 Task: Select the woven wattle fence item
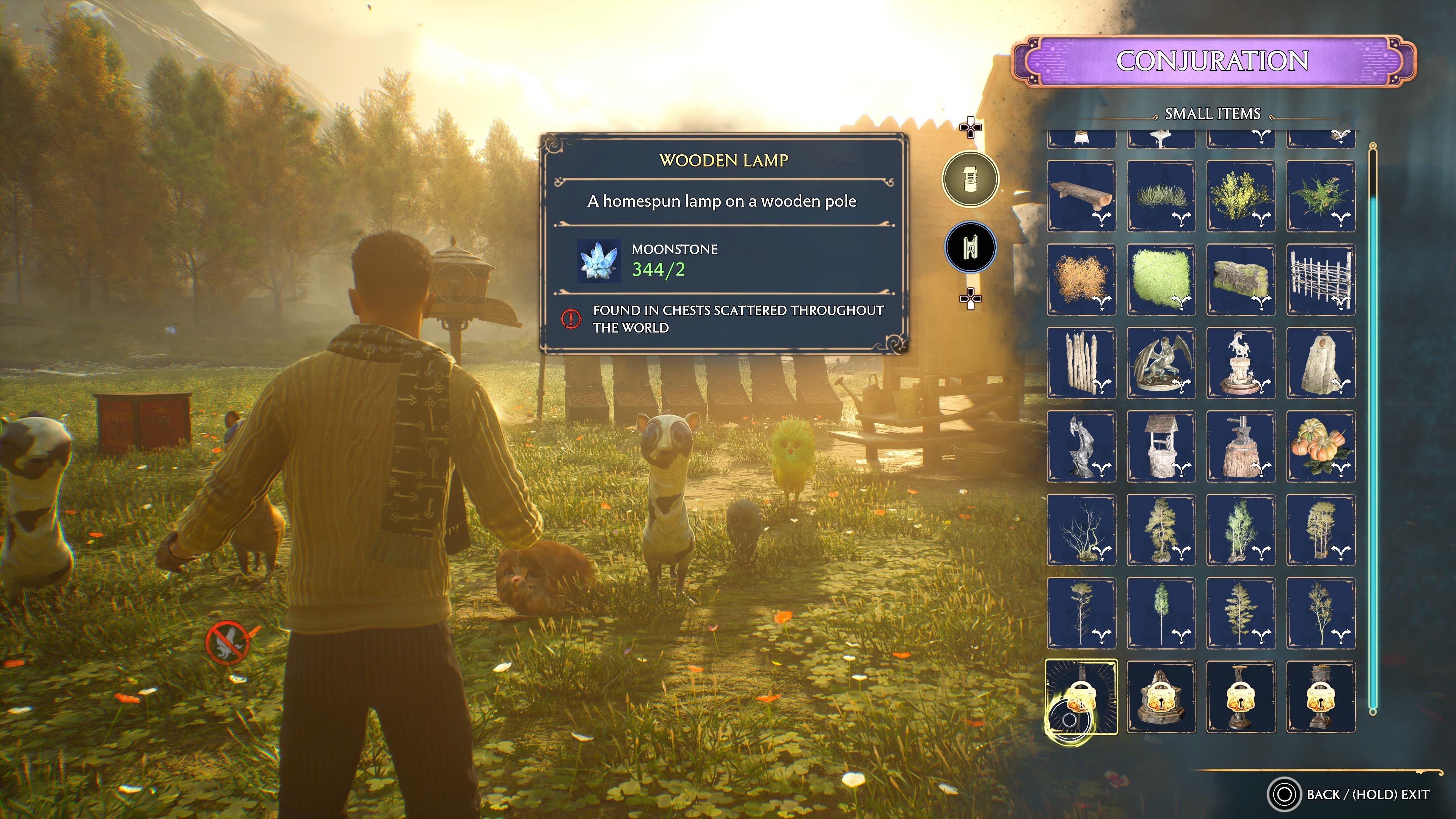tap(1320, 279)
